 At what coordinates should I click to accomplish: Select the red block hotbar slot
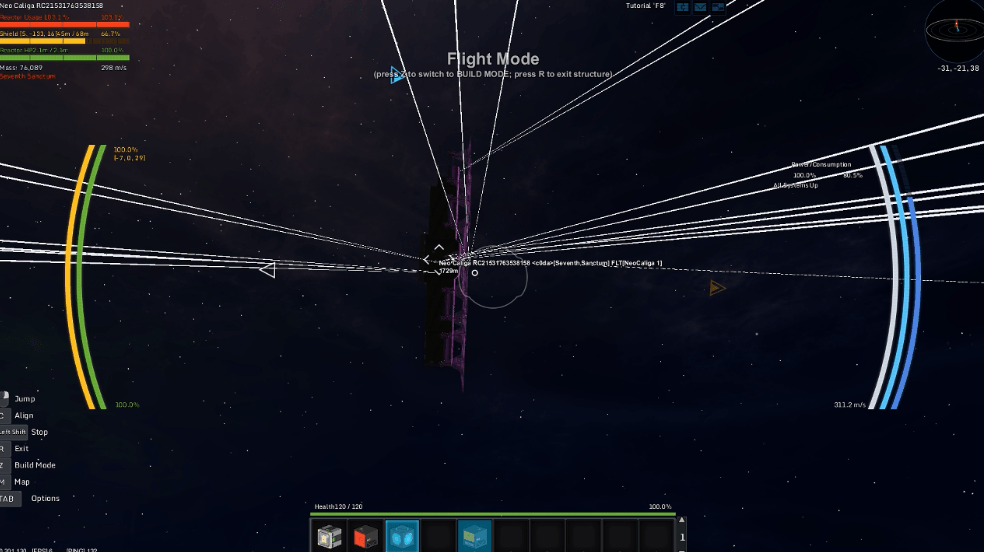(x=365, y=536)
